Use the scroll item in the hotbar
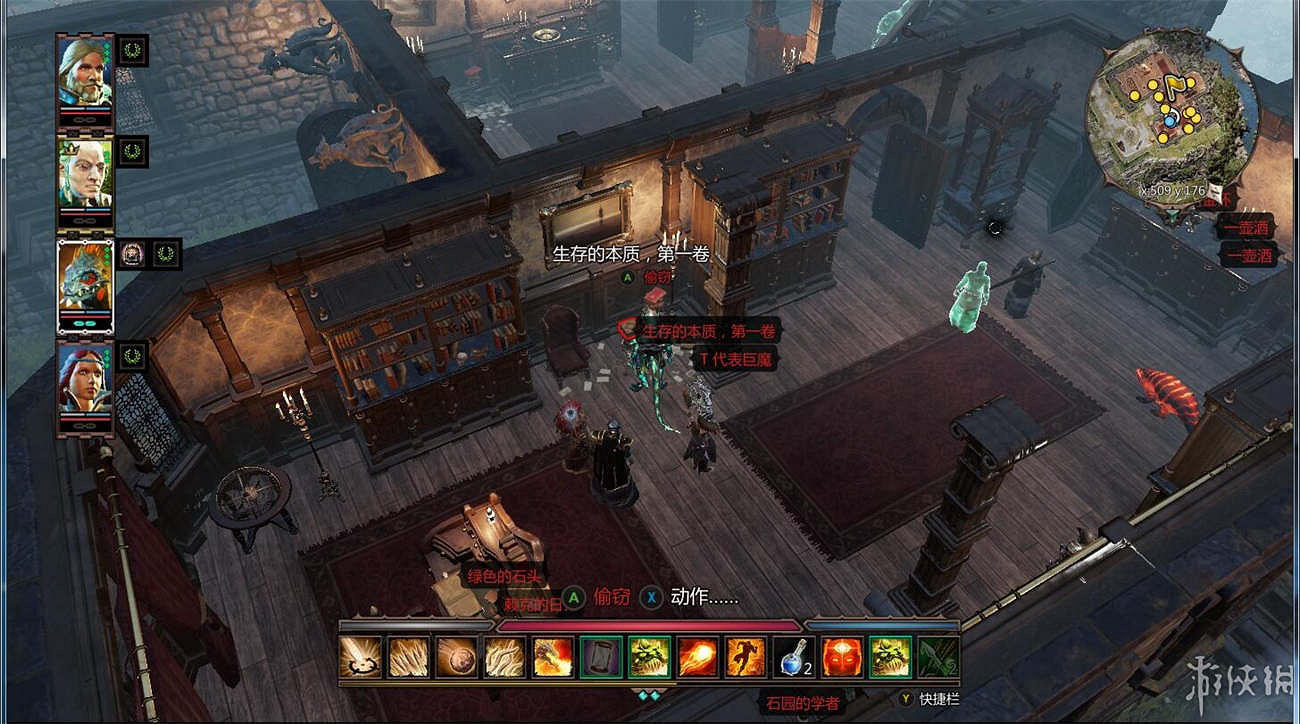The image size is (1300, 724). point(600,657)
